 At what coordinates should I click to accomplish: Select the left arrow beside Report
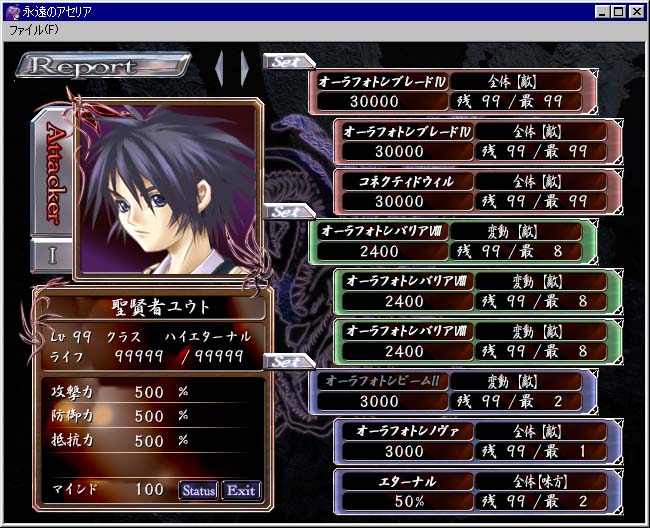[x=221, y=68]
